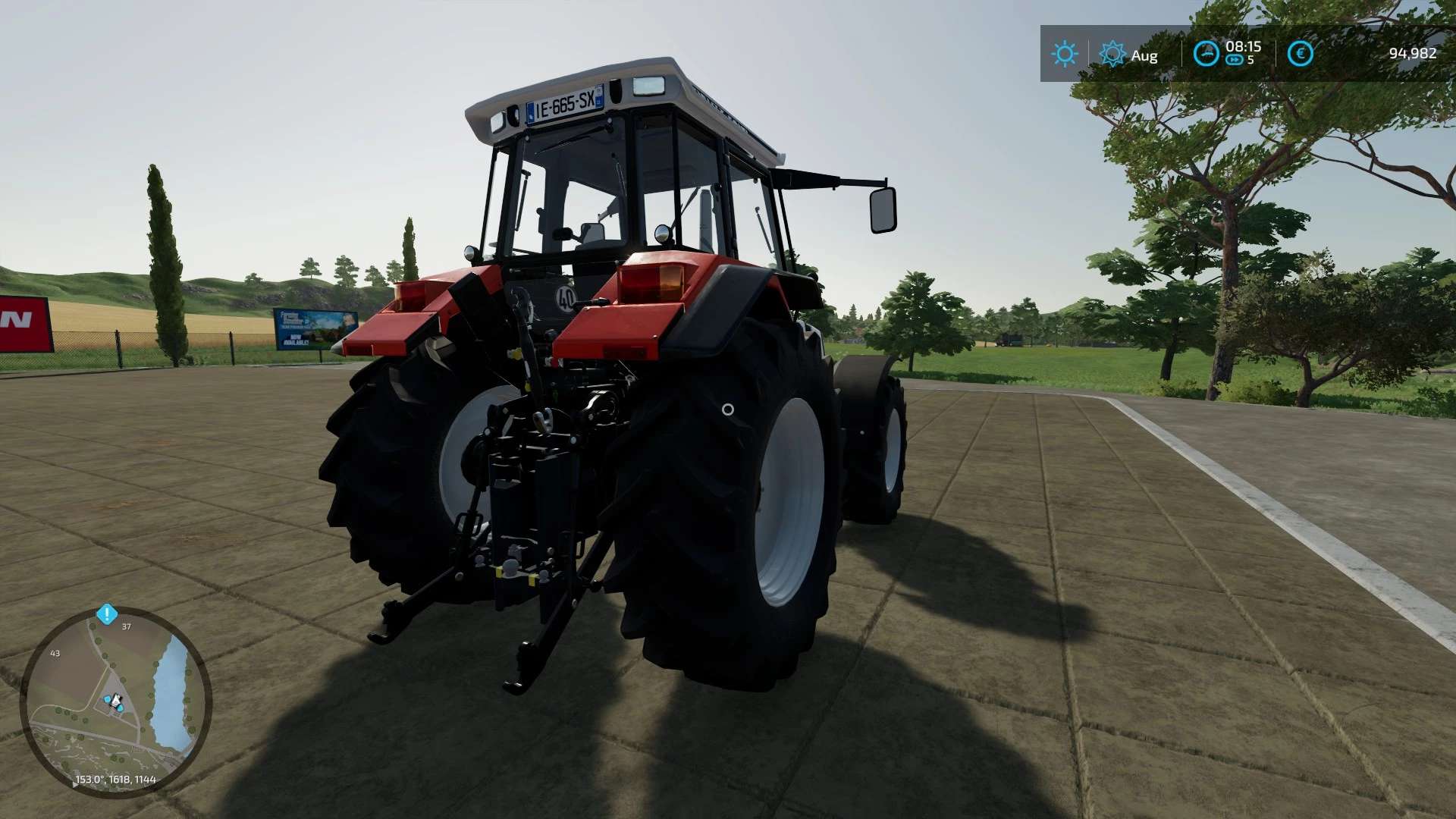Expand the Aug month indicator
1456x819 pixels.
pyautogui.click(x=1144, y=55)
